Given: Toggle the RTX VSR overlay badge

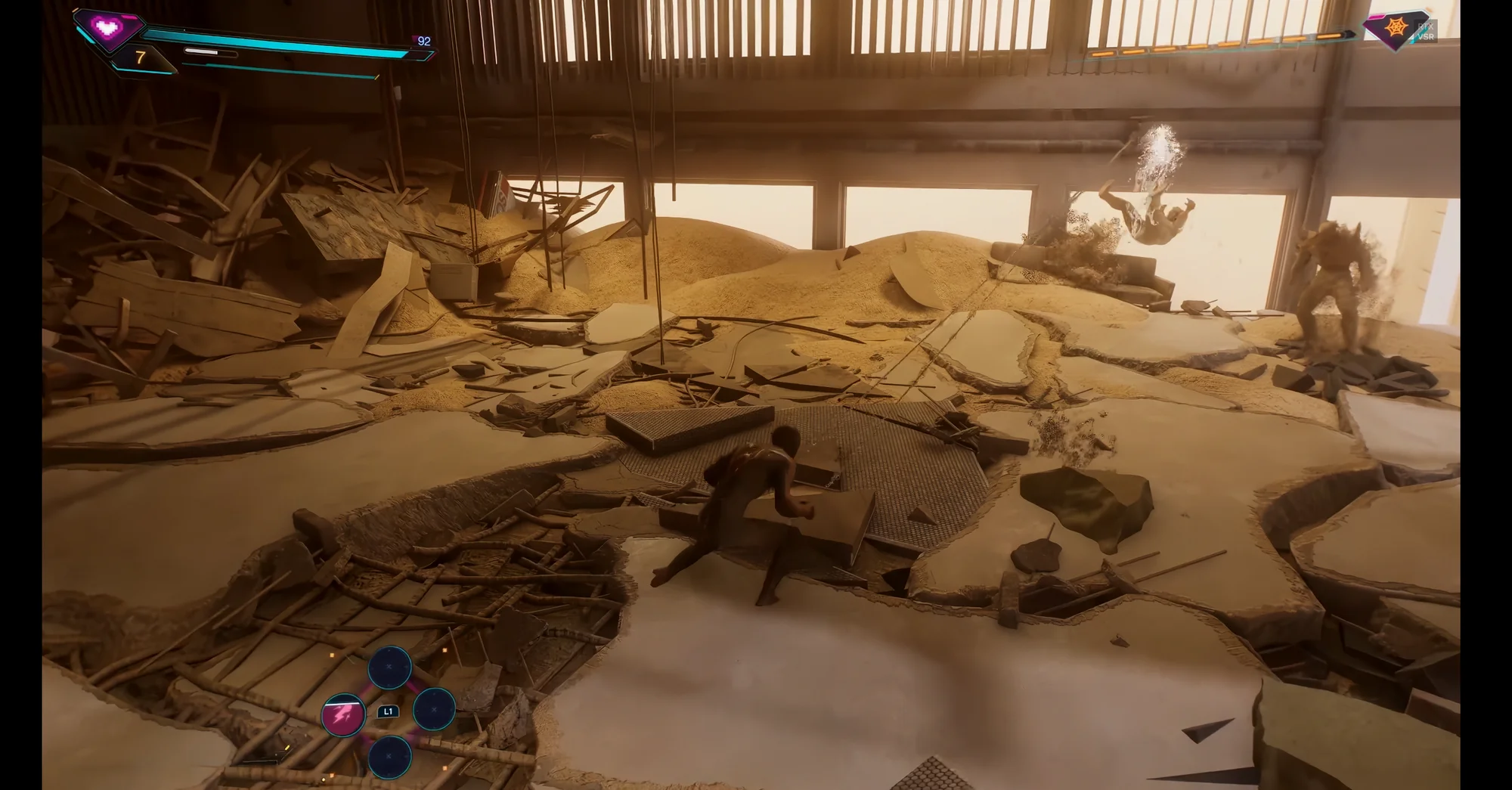Looking at the screenshot, I should tap(1426, 31).
